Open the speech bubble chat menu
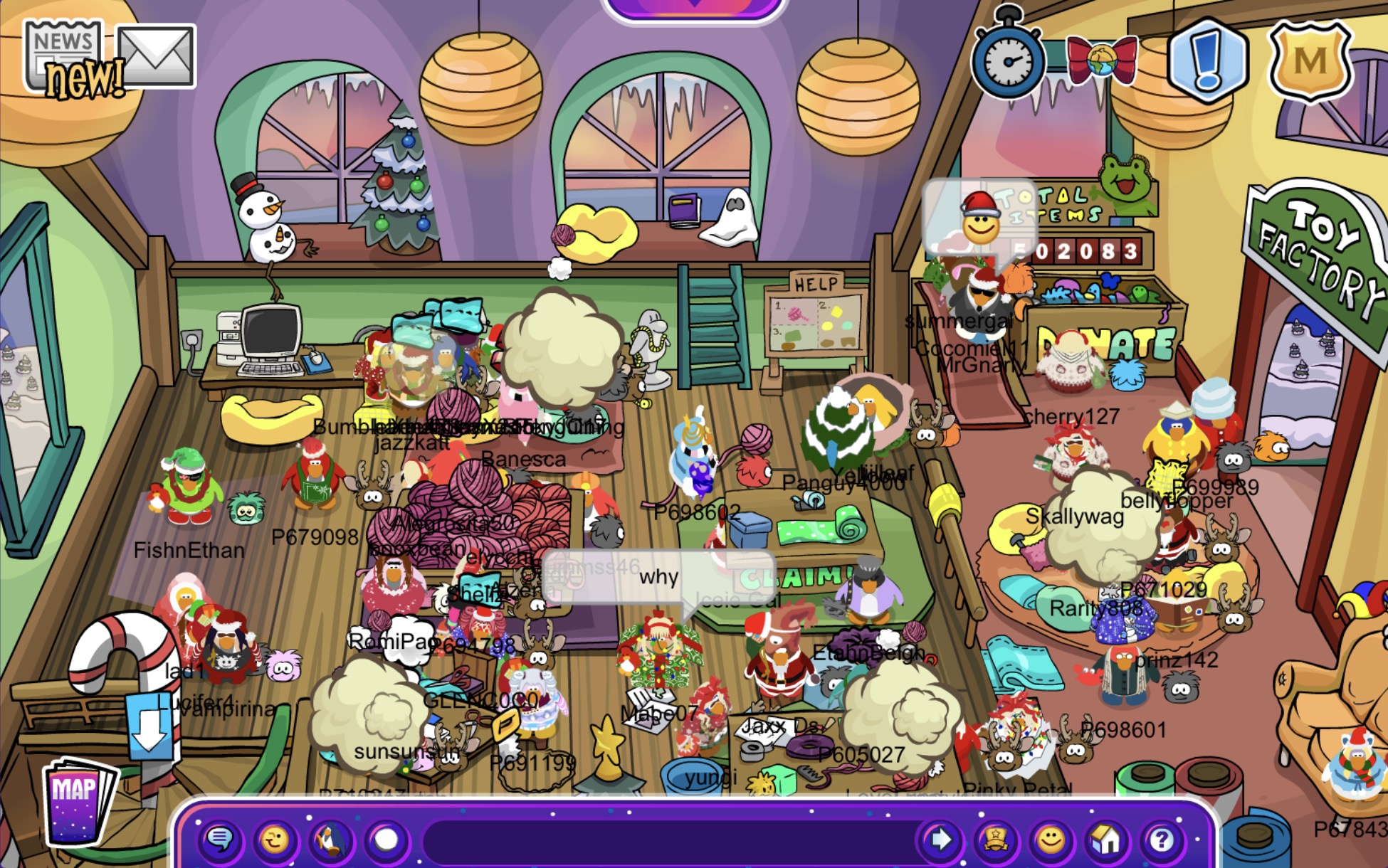This screenshot has height=868, width=1388. [x=219, y=840]
